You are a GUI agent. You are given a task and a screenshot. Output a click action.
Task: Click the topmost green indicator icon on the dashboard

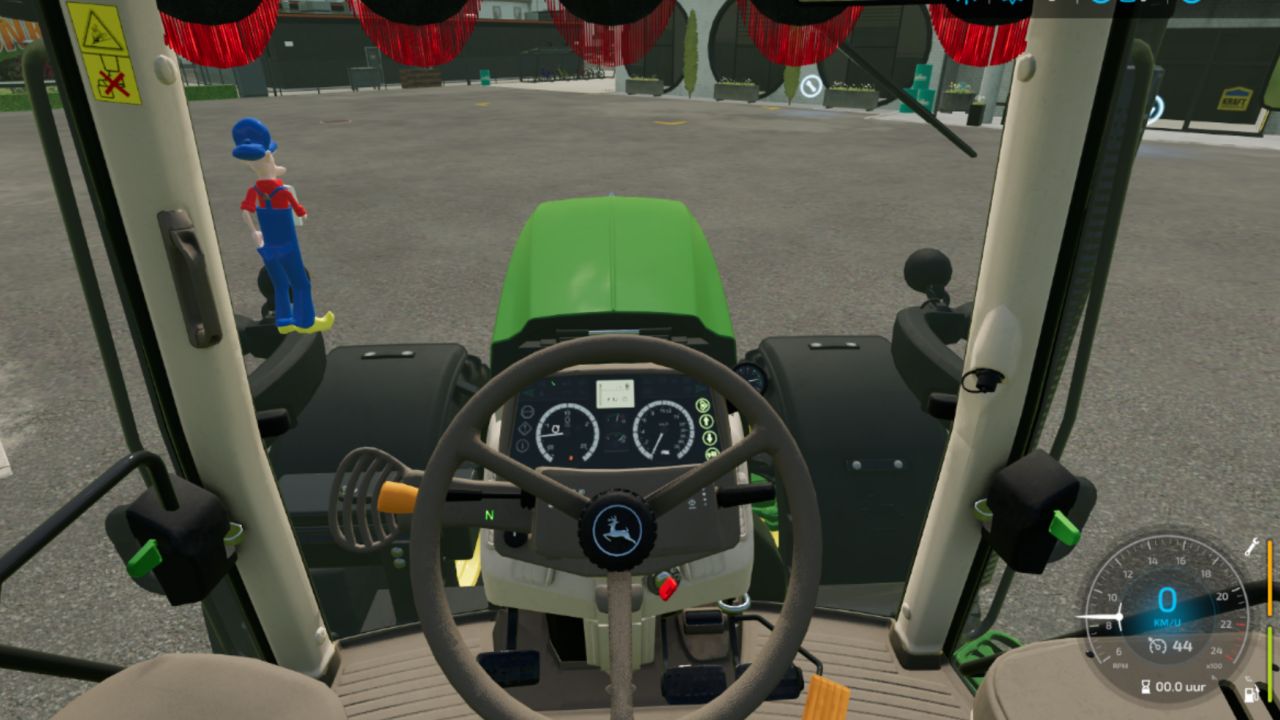coord(703,405)
